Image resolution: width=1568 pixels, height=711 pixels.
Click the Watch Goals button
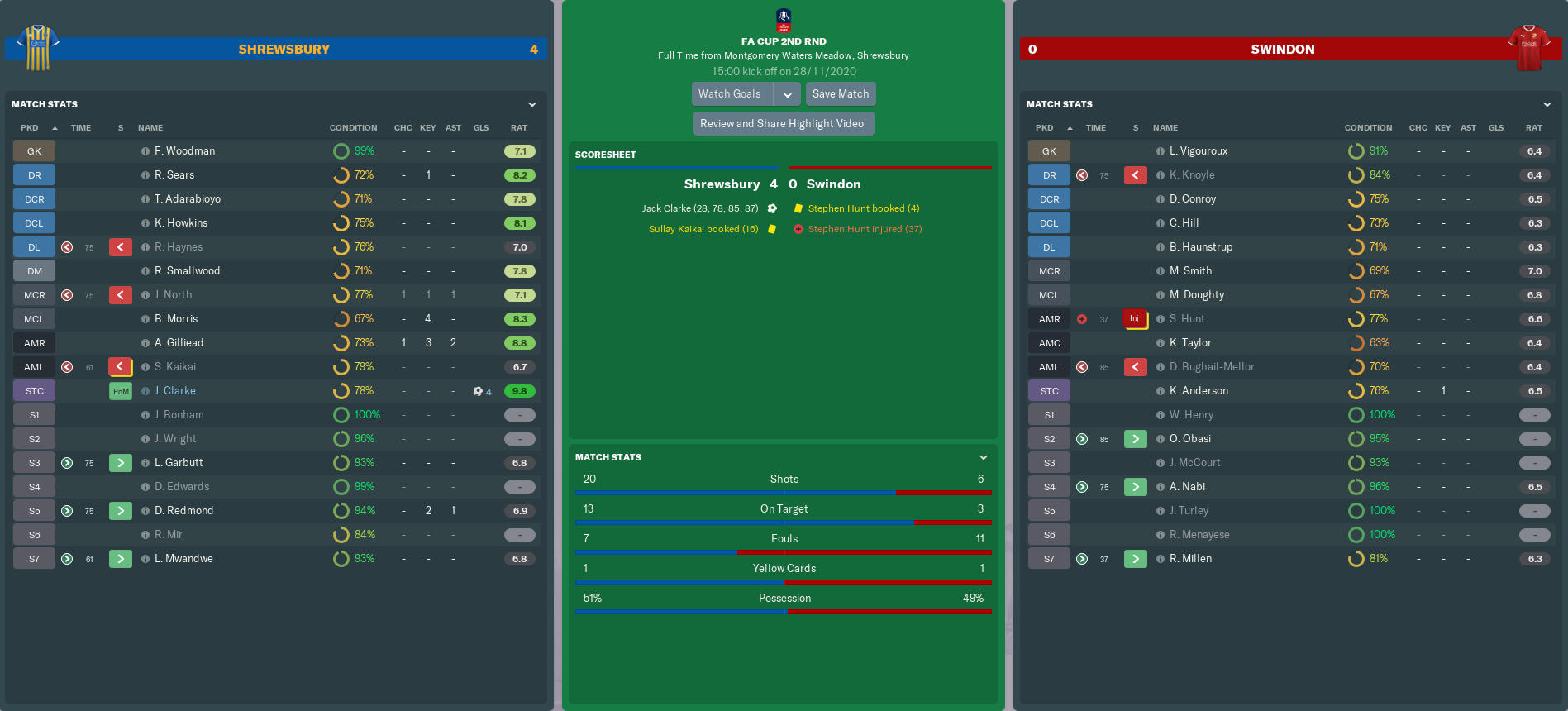click(731, 94)
